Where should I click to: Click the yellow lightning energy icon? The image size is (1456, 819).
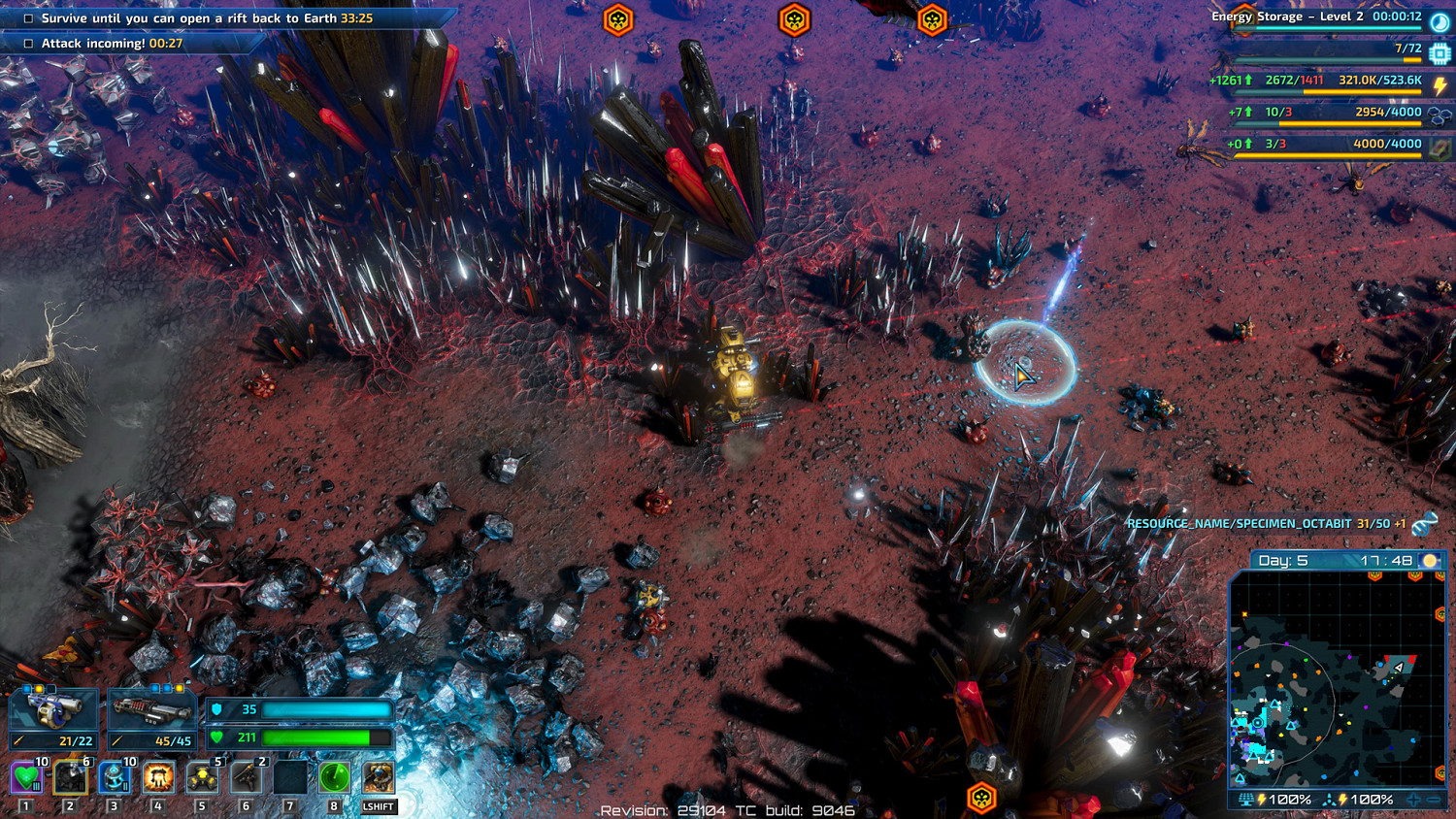click(x=1440, y=85)
